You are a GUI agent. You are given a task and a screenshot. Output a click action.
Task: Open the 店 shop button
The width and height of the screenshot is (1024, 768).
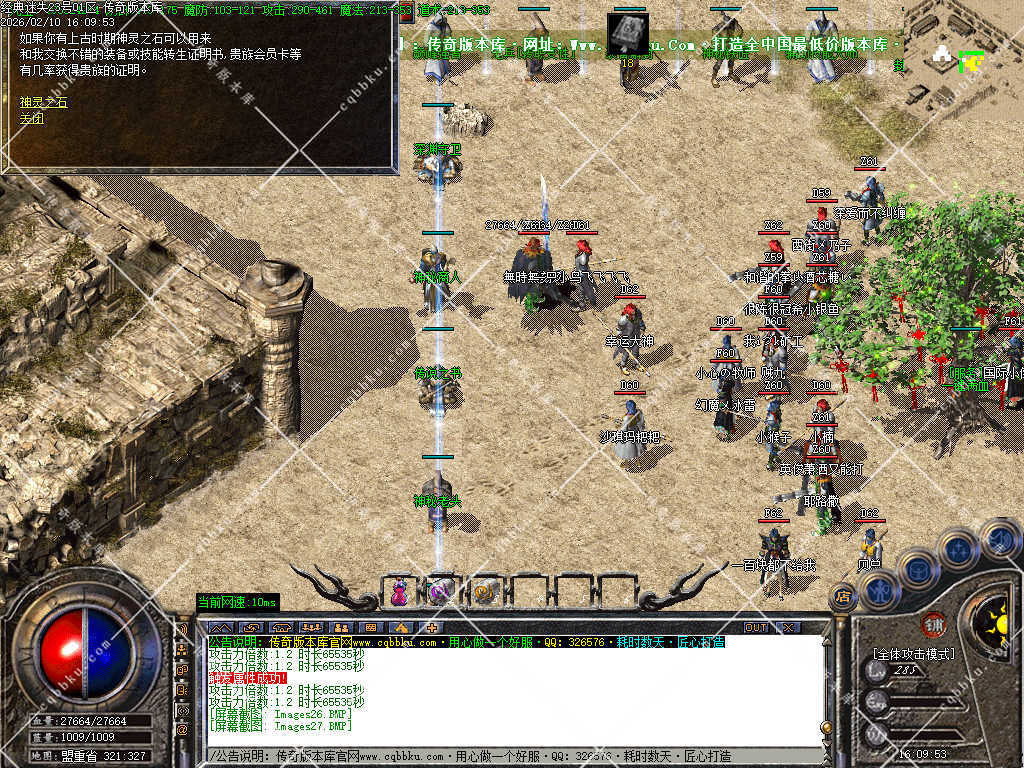(x=843, y=599)
